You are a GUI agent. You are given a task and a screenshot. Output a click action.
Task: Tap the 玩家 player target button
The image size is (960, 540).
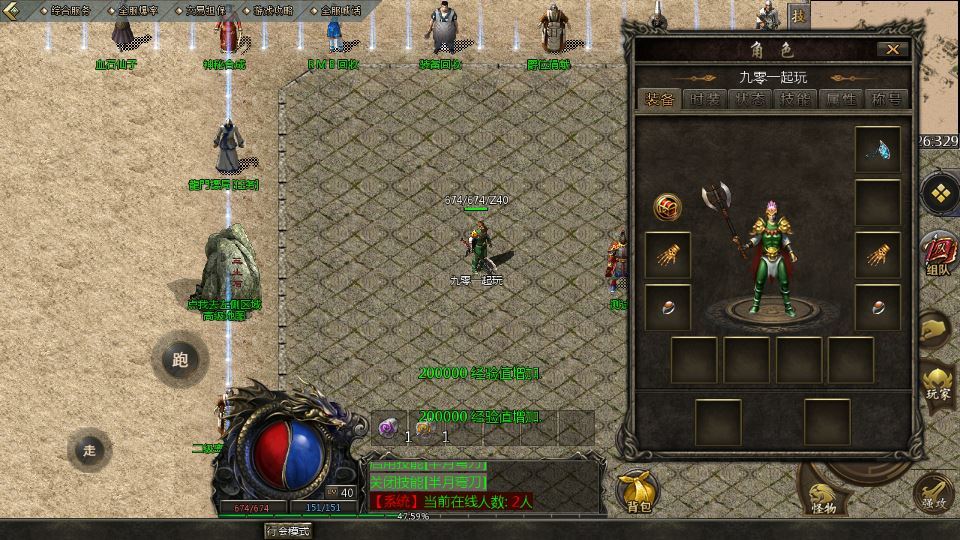coord(938,383)
